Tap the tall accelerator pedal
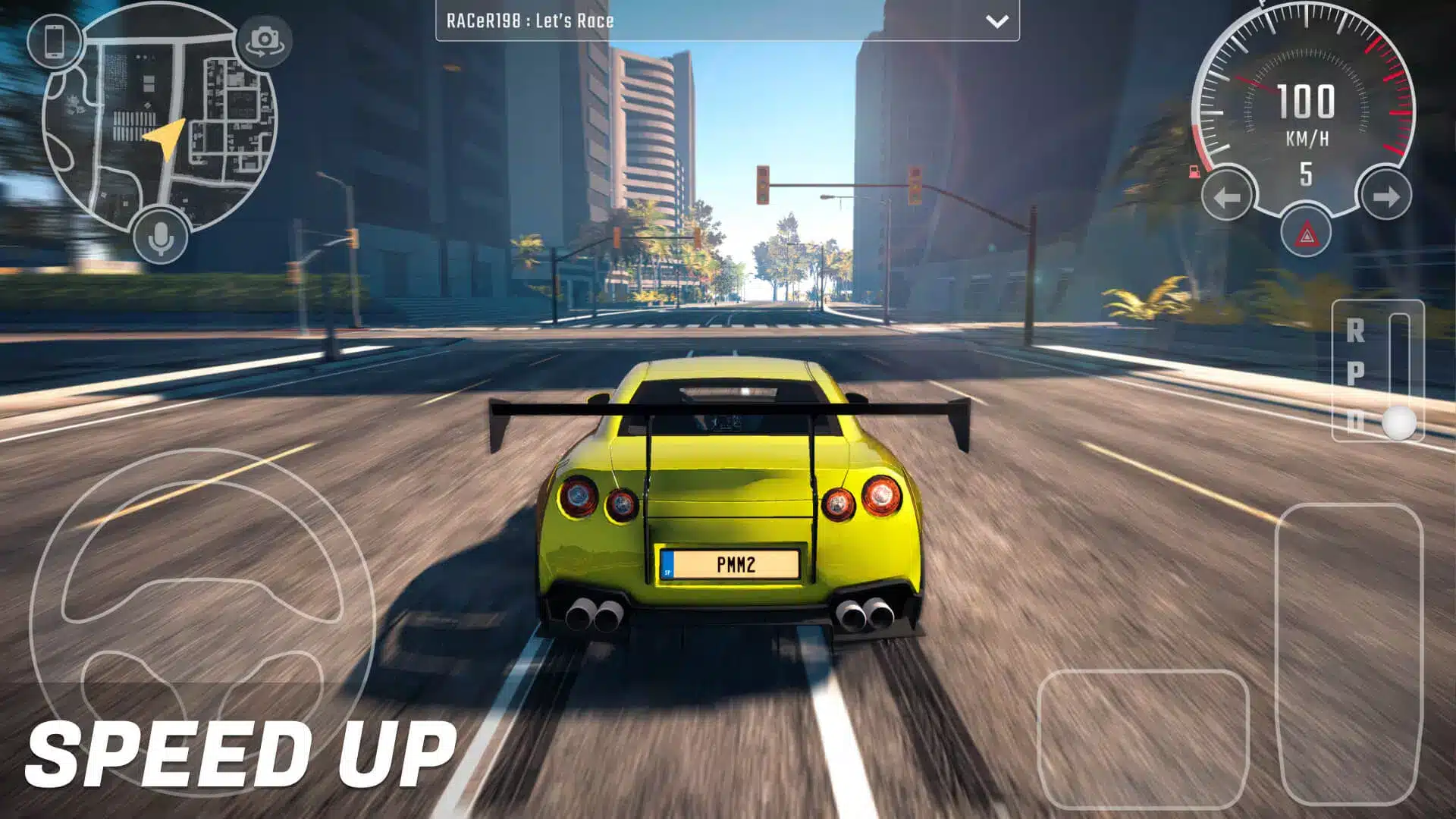 pos(1349,654)
